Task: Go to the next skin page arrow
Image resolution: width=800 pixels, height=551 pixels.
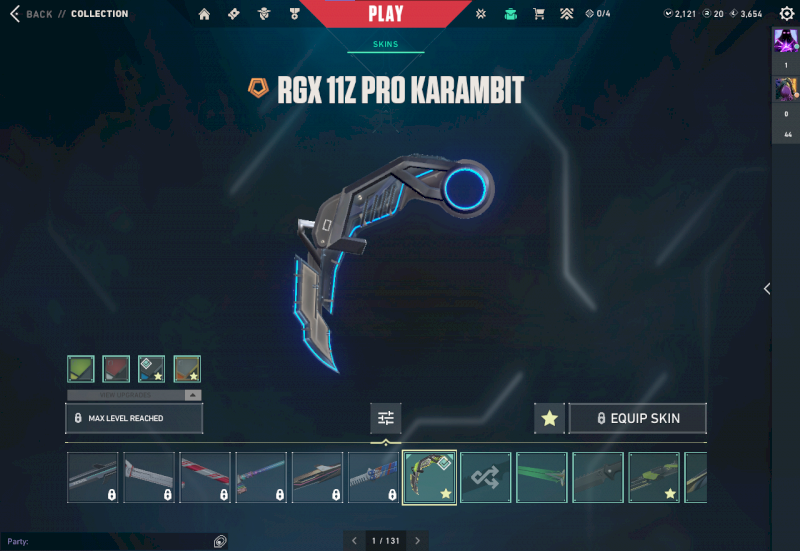Action: point(418,541)
